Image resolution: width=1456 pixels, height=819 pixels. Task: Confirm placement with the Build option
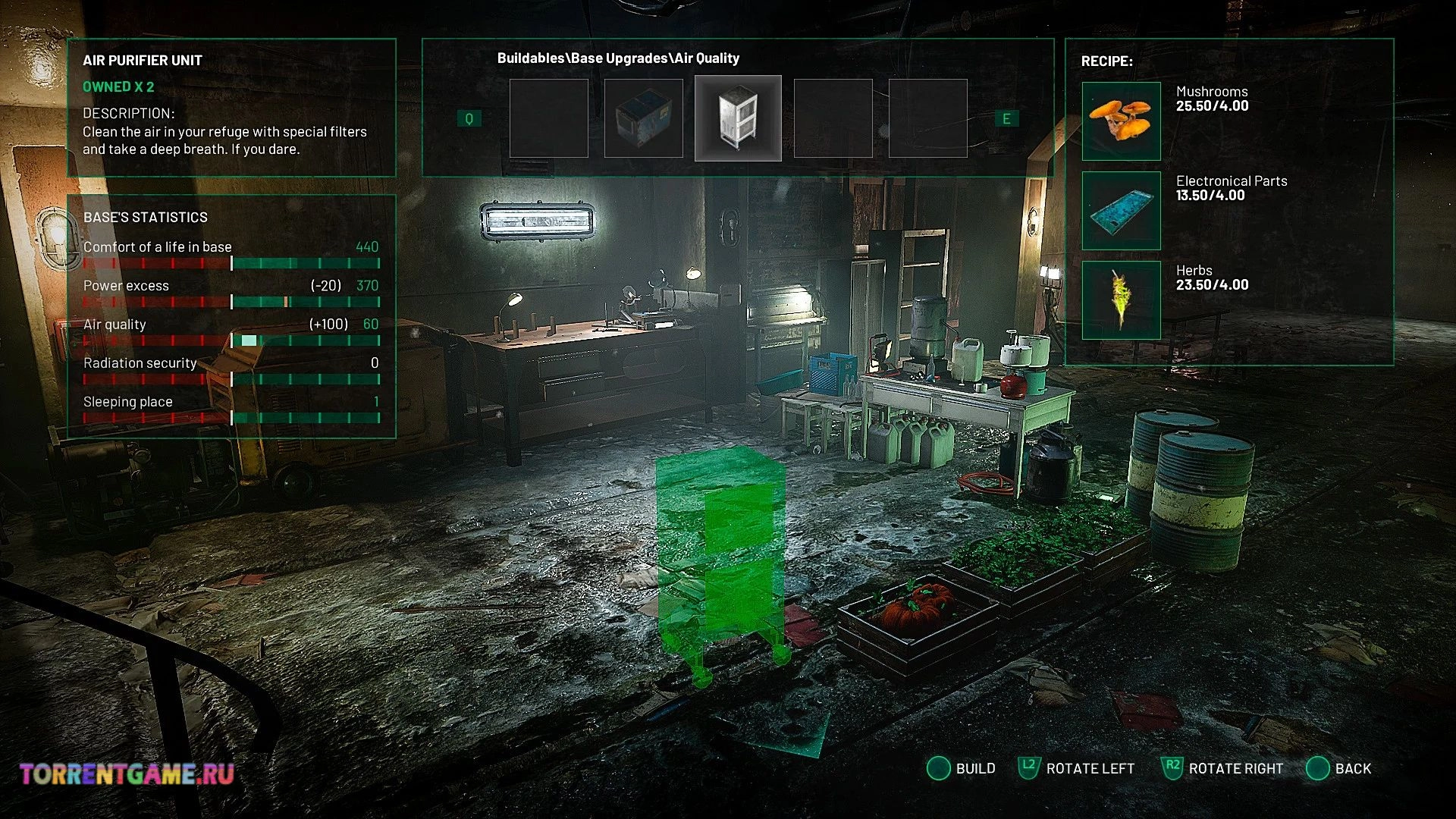coord(962,768)
